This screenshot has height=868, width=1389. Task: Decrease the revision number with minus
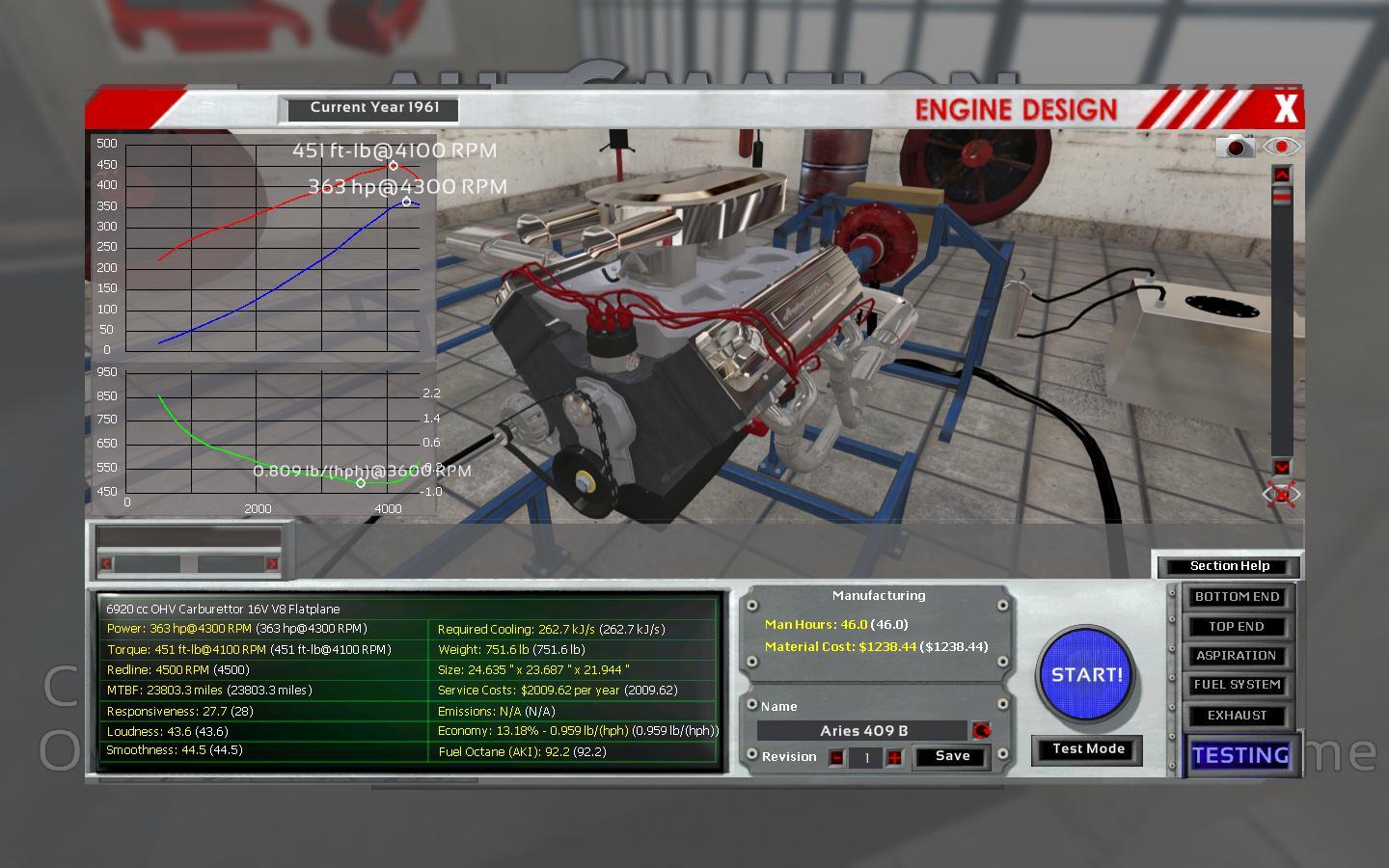click(x=836, y=757)
